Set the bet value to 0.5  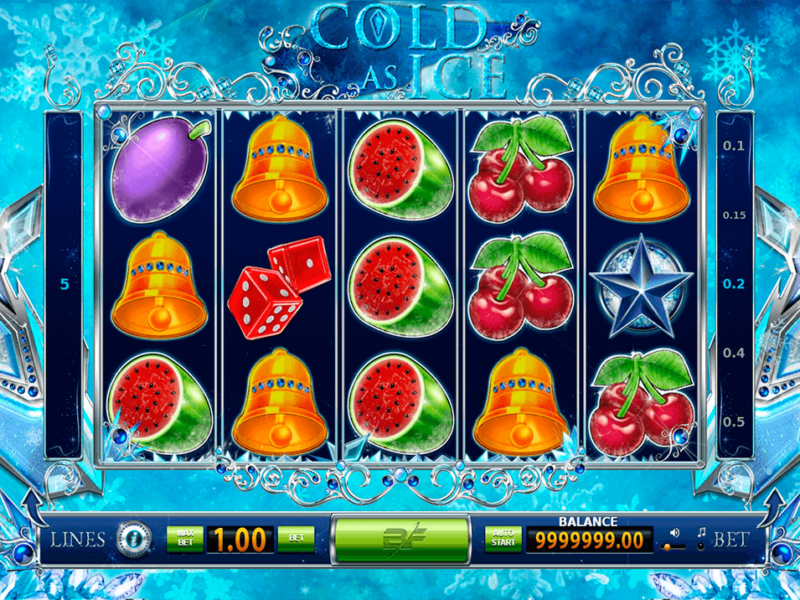point(734,421)
